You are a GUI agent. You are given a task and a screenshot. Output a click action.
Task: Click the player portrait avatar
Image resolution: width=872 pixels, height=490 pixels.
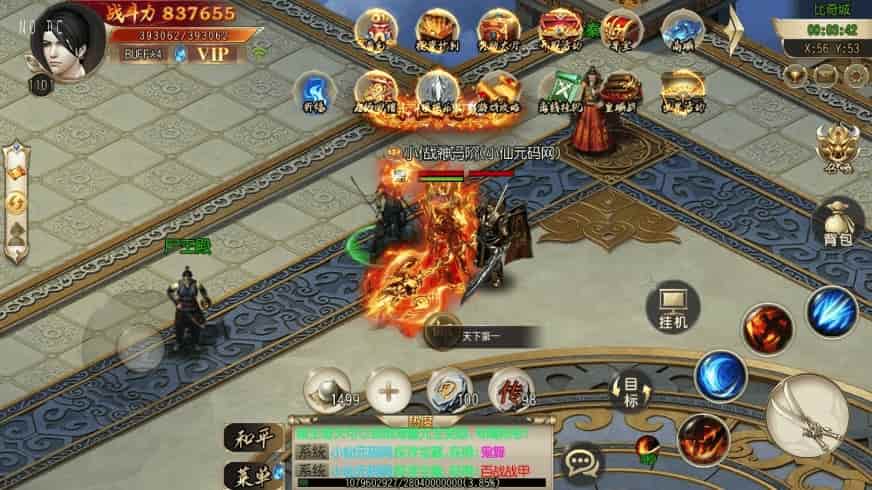[x=67, y=38]
